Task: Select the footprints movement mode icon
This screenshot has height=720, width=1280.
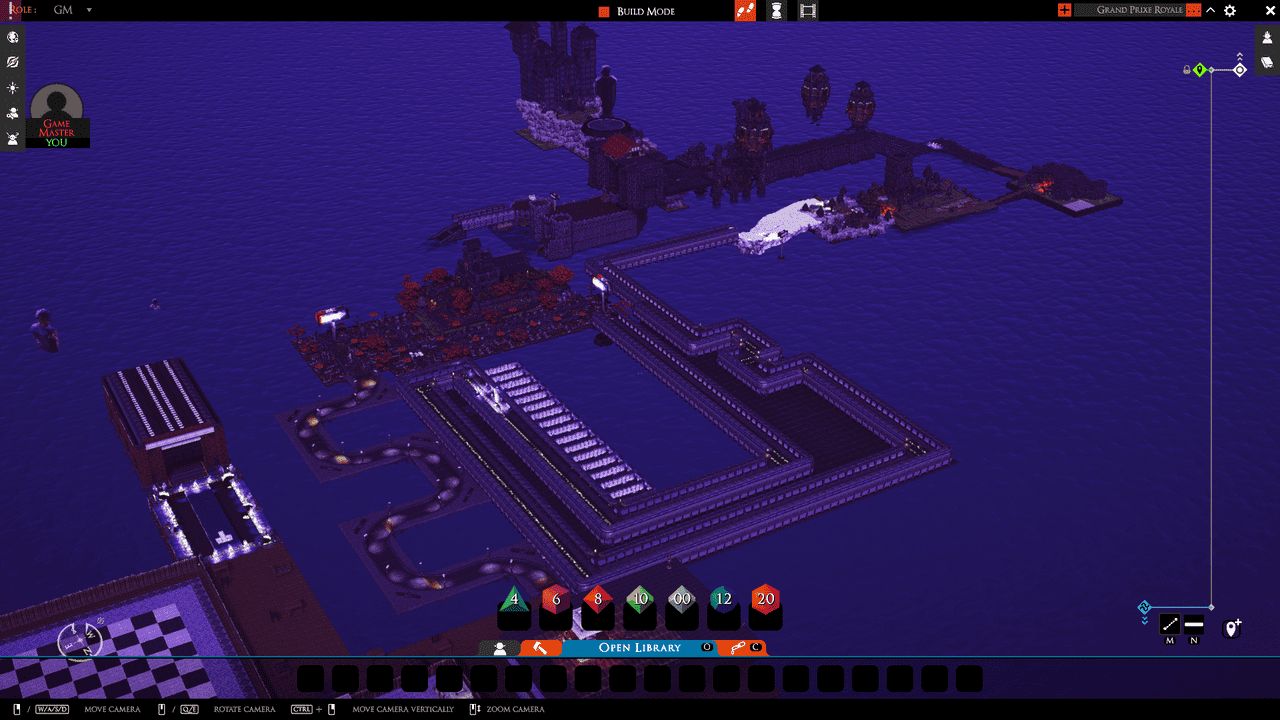Action: coord(745,11)
